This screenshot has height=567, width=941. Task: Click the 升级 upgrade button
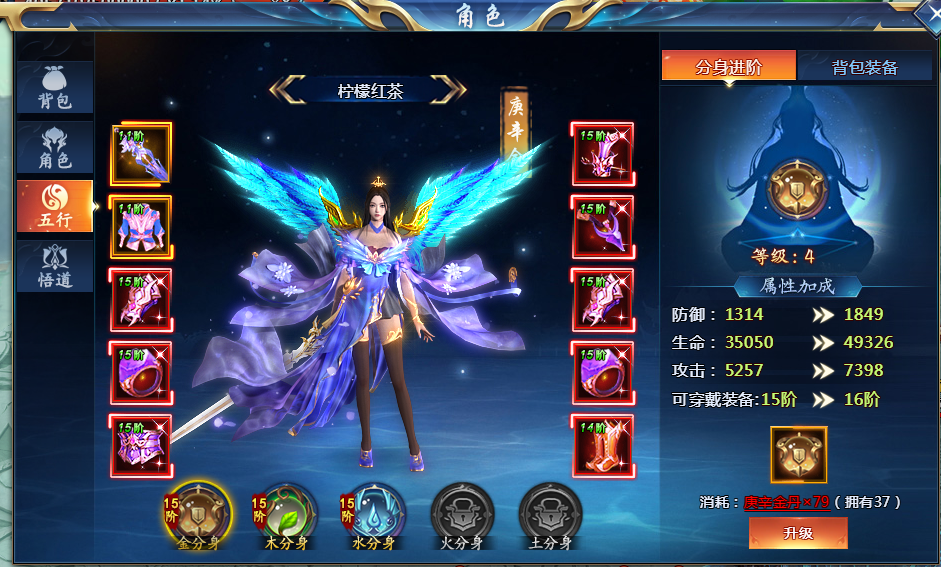pos(798,533)
